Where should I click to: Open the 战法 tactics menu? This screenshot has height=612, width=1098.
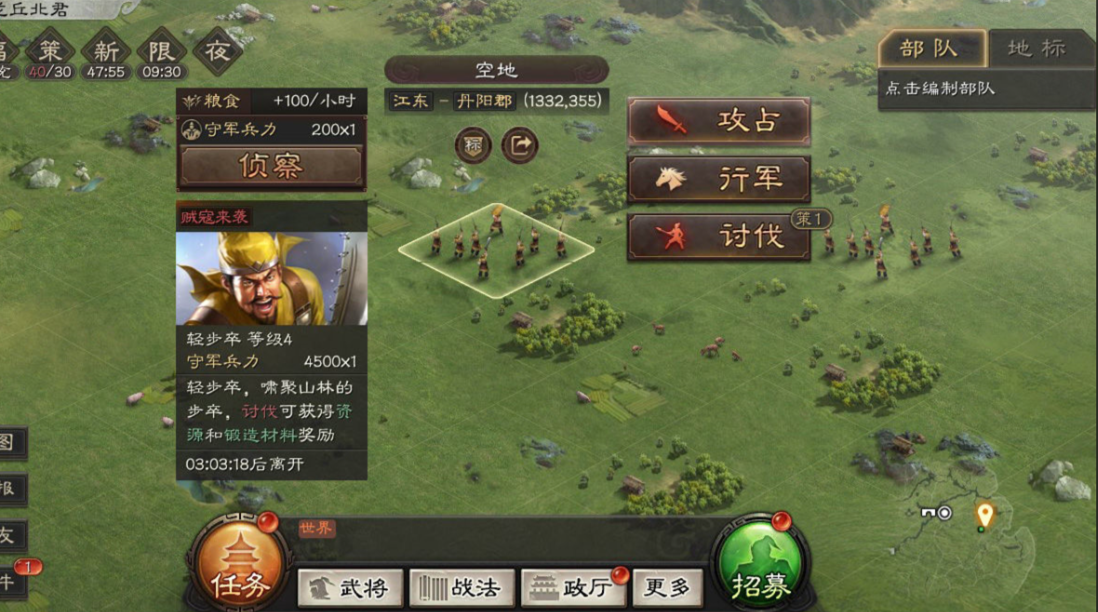click(x=462, y=588)
